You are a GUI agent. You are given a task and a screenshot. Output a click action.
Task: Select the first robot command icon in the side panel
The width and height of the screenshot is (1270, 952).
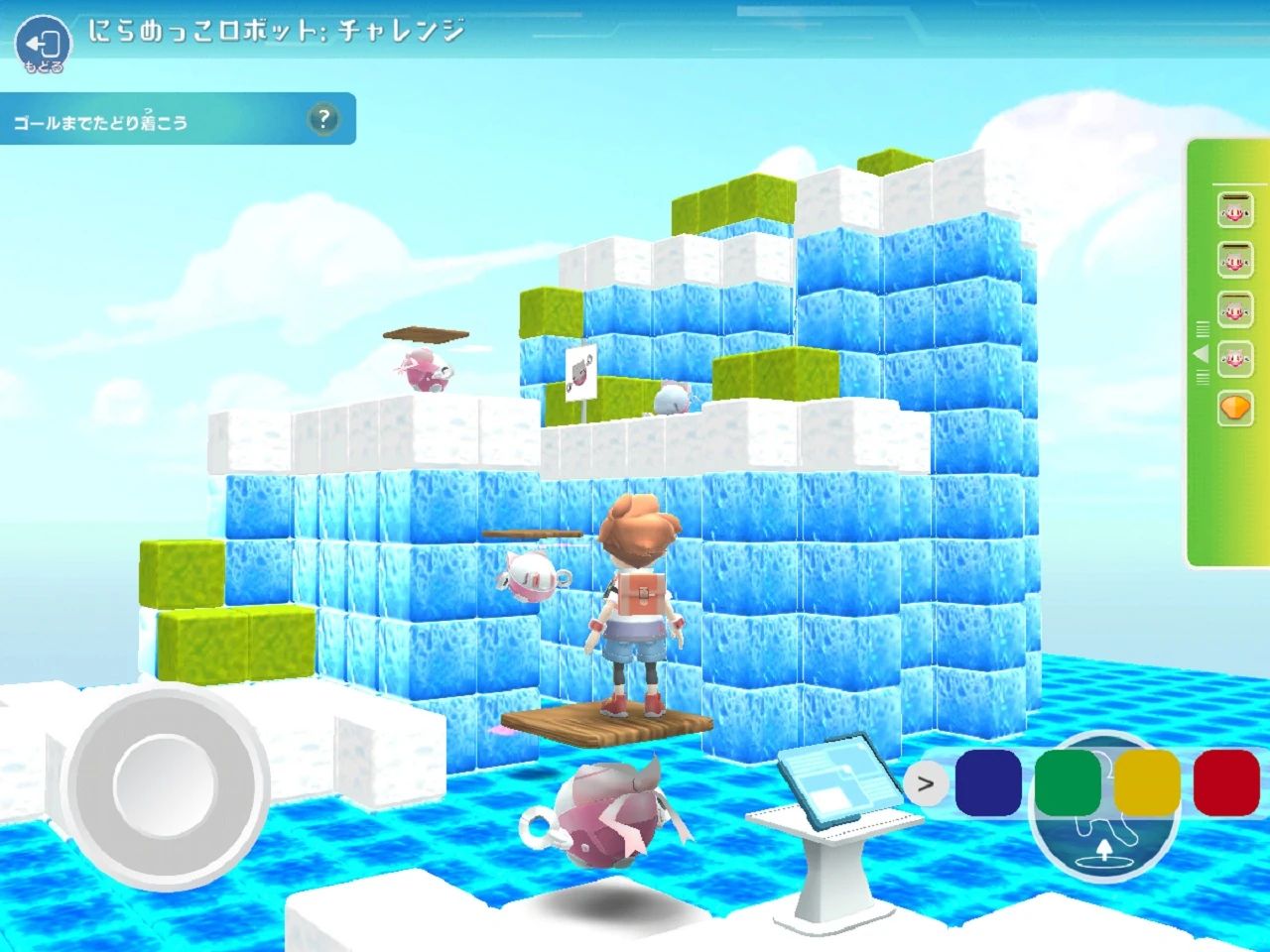1235,208
